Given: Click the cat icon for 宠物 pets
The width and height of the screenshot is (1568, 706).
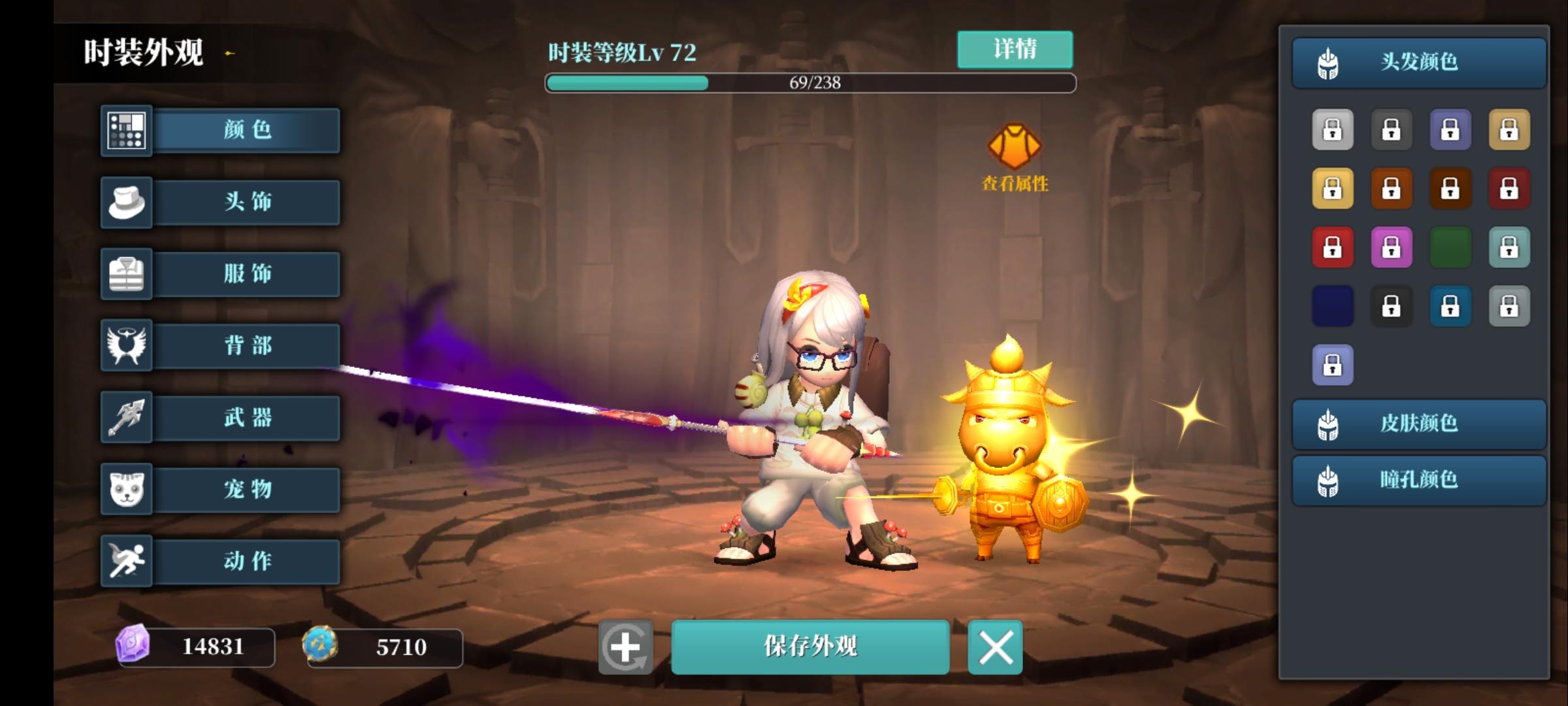Looking at the screenshot, I should coord(126,490).
